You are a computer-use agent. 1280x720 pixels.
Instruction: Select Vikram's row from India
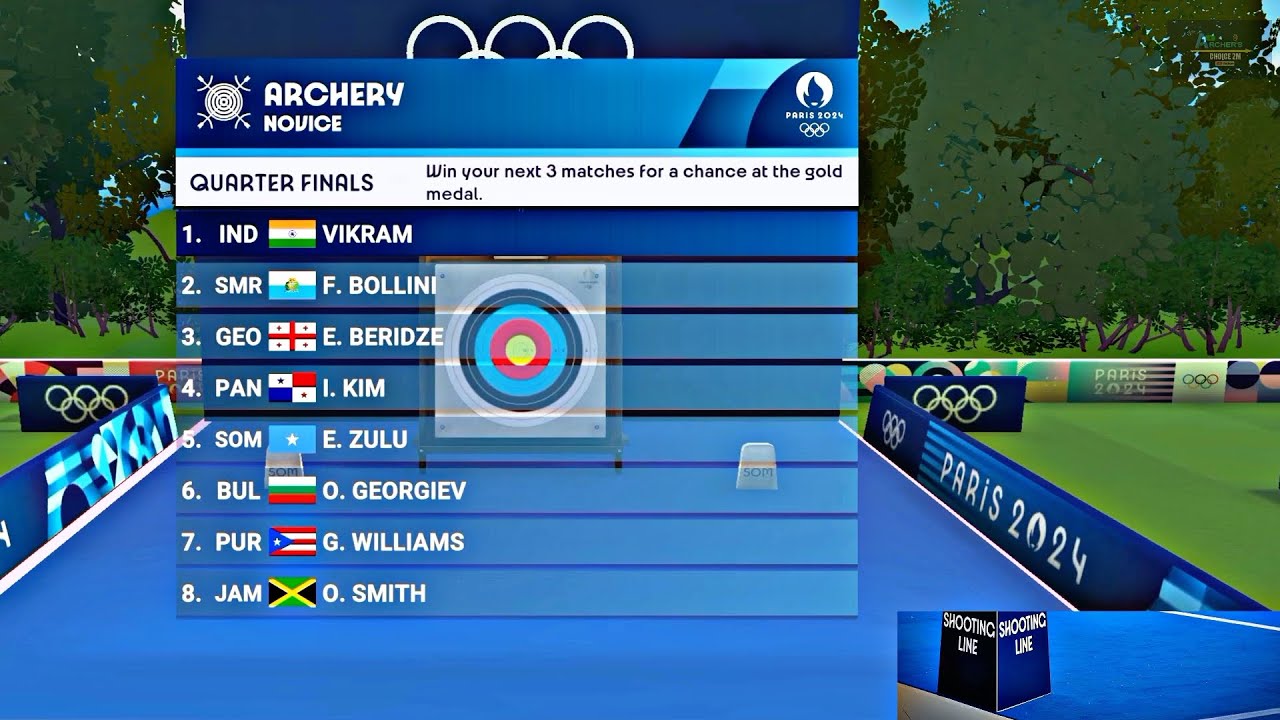click(516, 234)
